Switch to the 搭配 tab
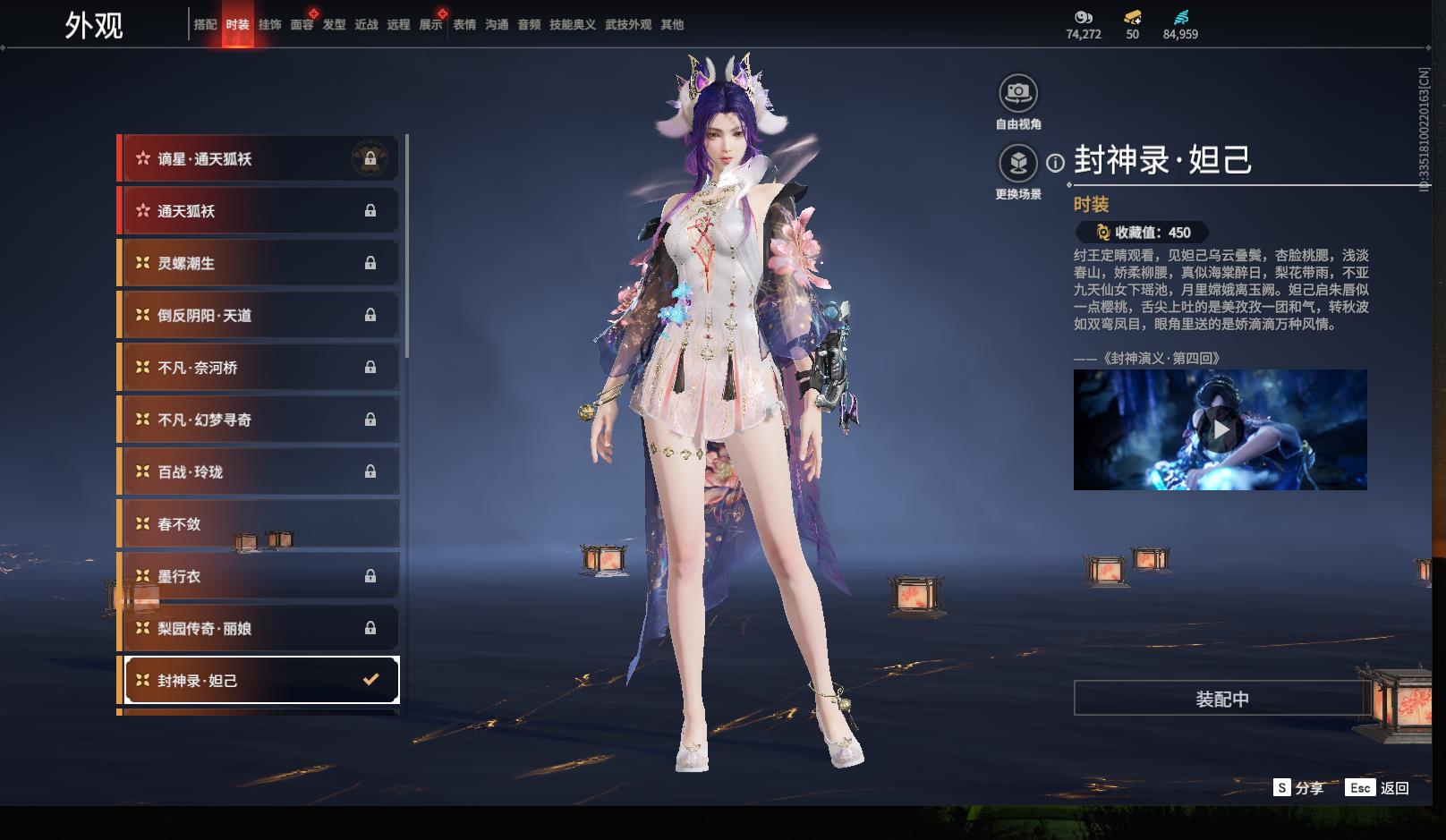1446x840 pixels. [x=205, y=25]
